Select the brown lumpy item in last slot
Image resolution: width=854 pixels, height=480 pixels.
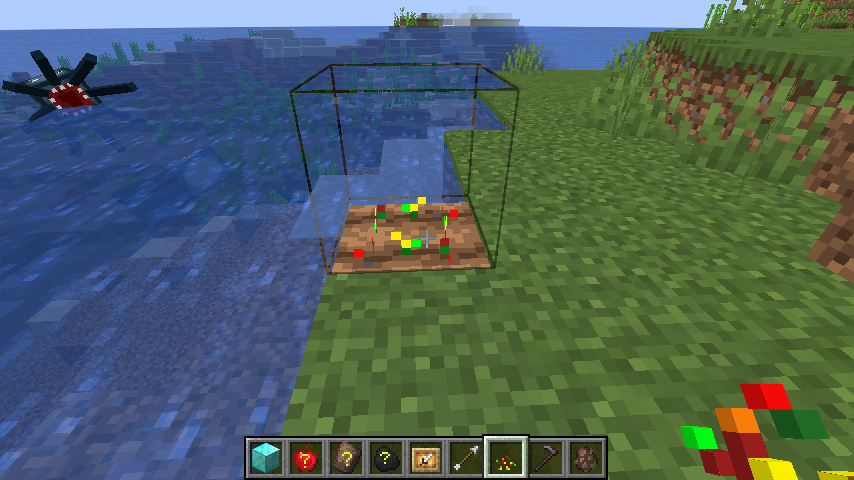tap(585, 458)
